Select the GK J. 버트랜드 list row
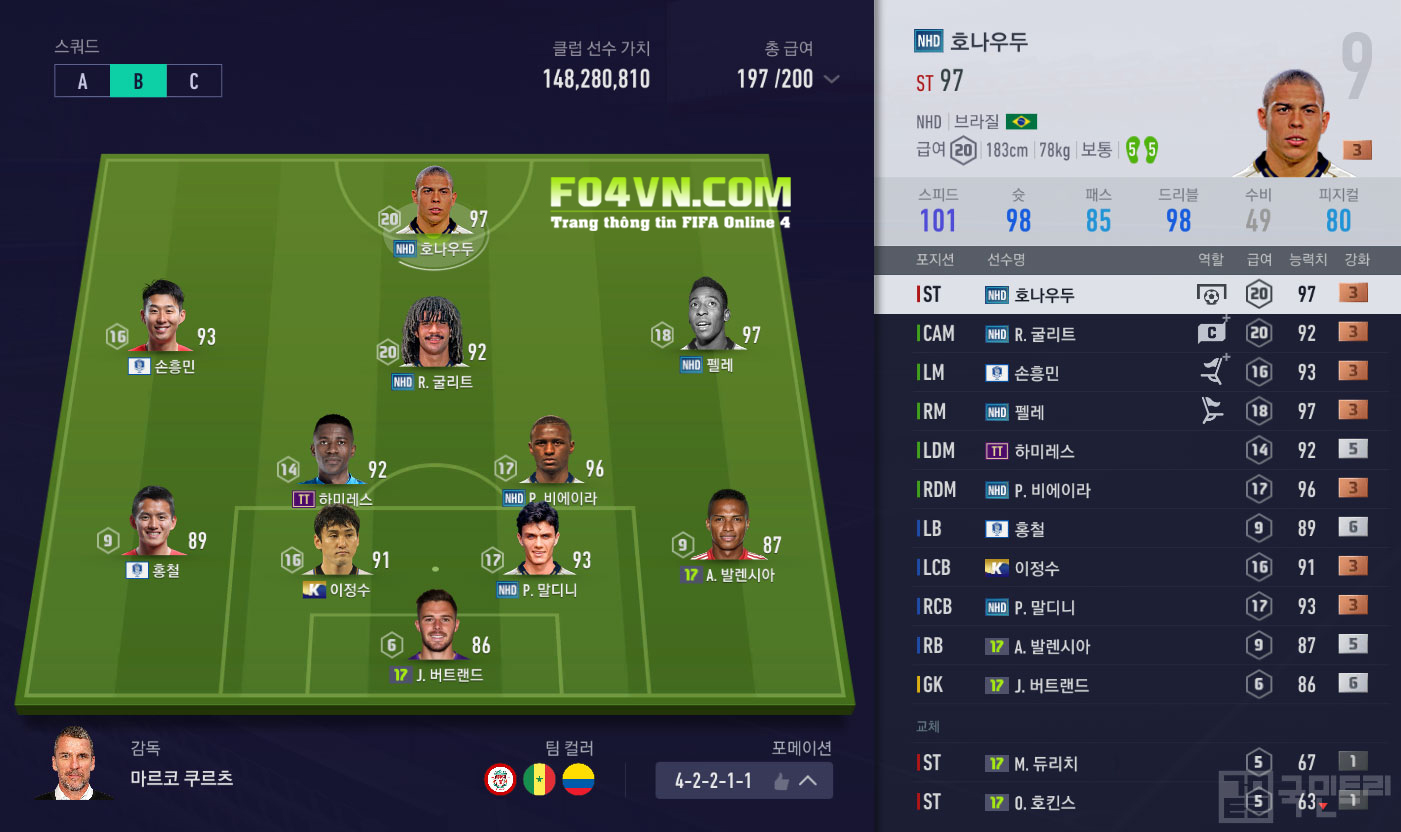 point(1137,685)
